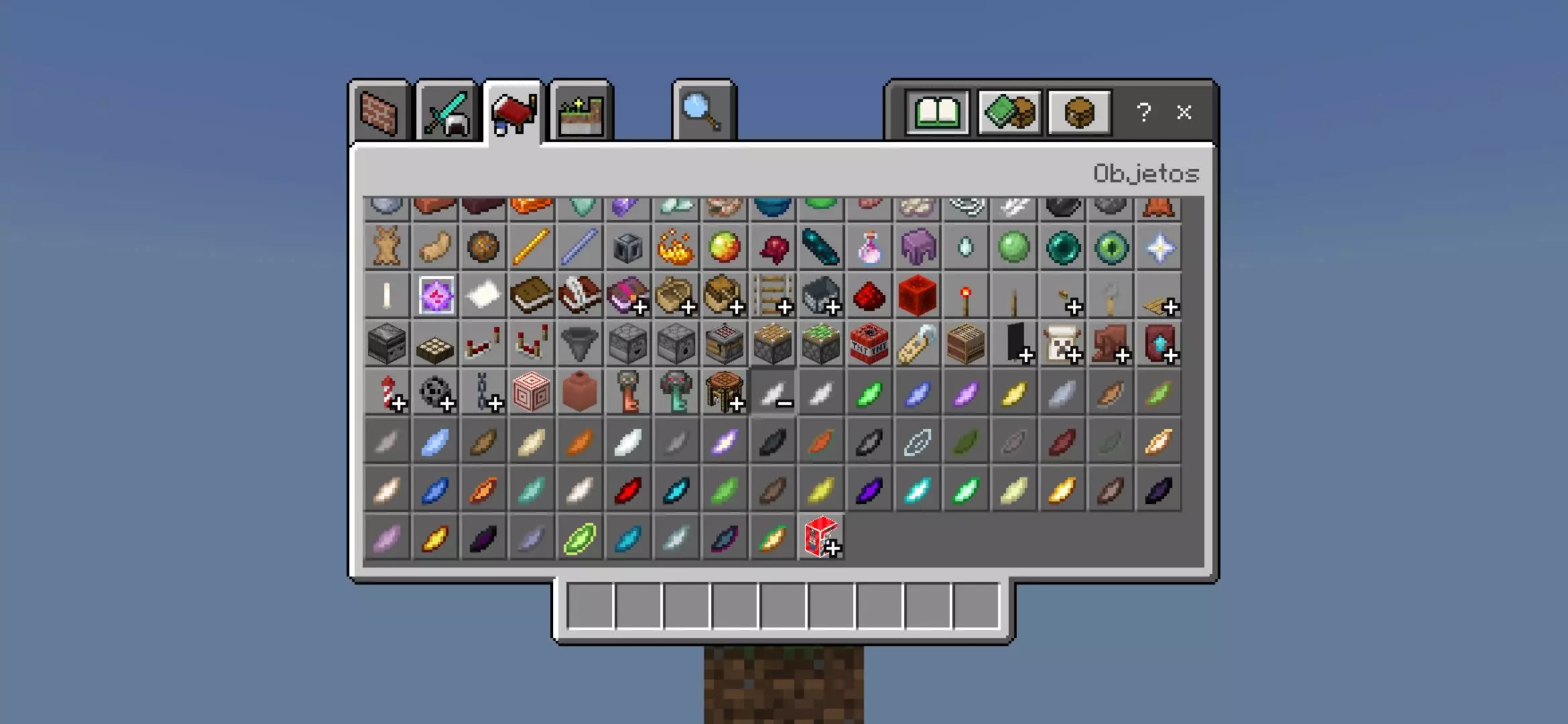
Task: Grab the nether star
Action: [1159, 248]
